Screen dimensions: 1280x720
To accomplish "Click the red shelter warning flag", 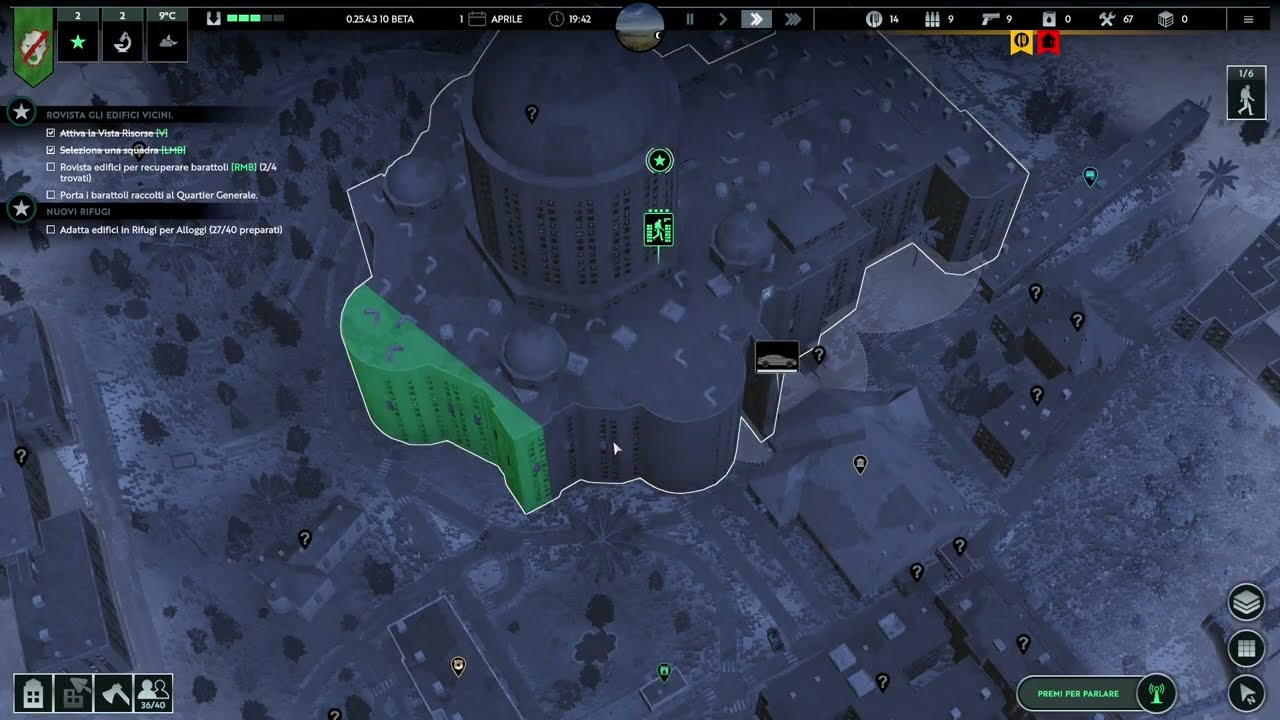I will coord(1048,42).
